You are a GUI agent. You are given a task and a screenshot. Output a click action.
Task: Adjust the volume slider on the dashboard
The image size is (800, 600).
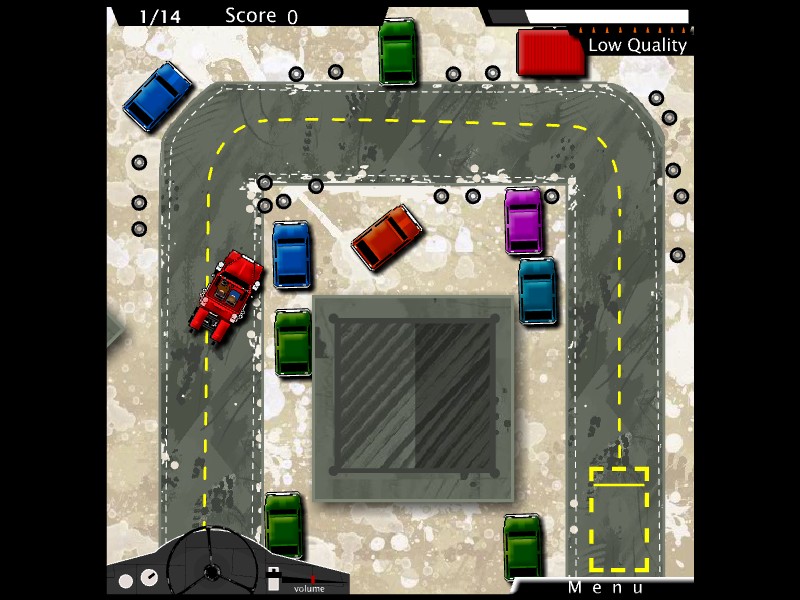pyautogui.click(x=311, y=579)
